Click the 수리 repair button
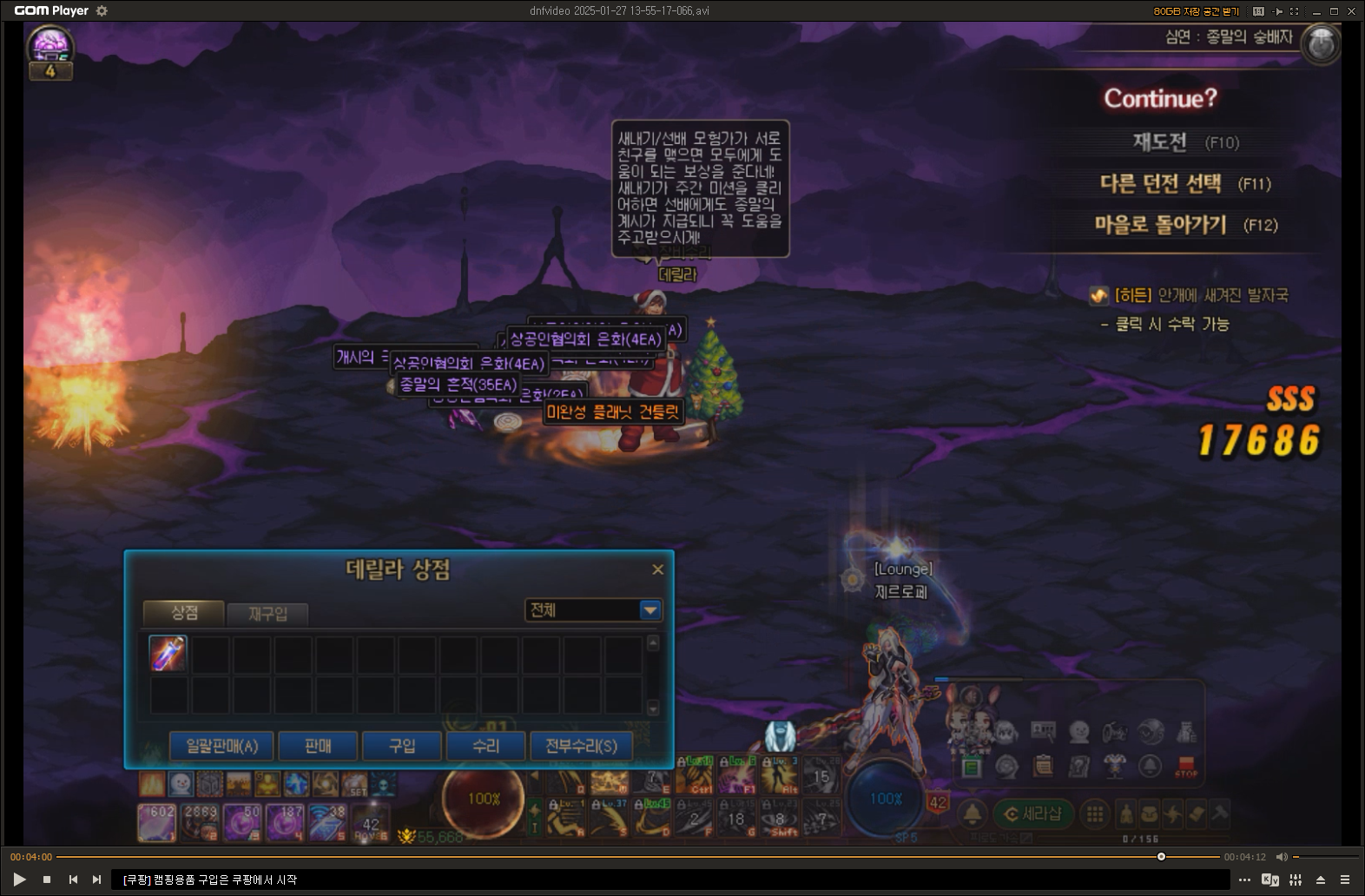The image size is (1365, 896). click(x=485, y=746)
